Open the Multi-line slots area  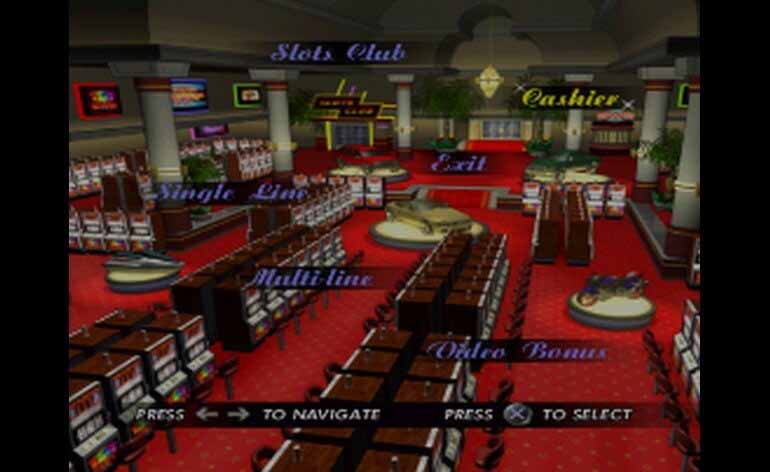click(312, 277)
